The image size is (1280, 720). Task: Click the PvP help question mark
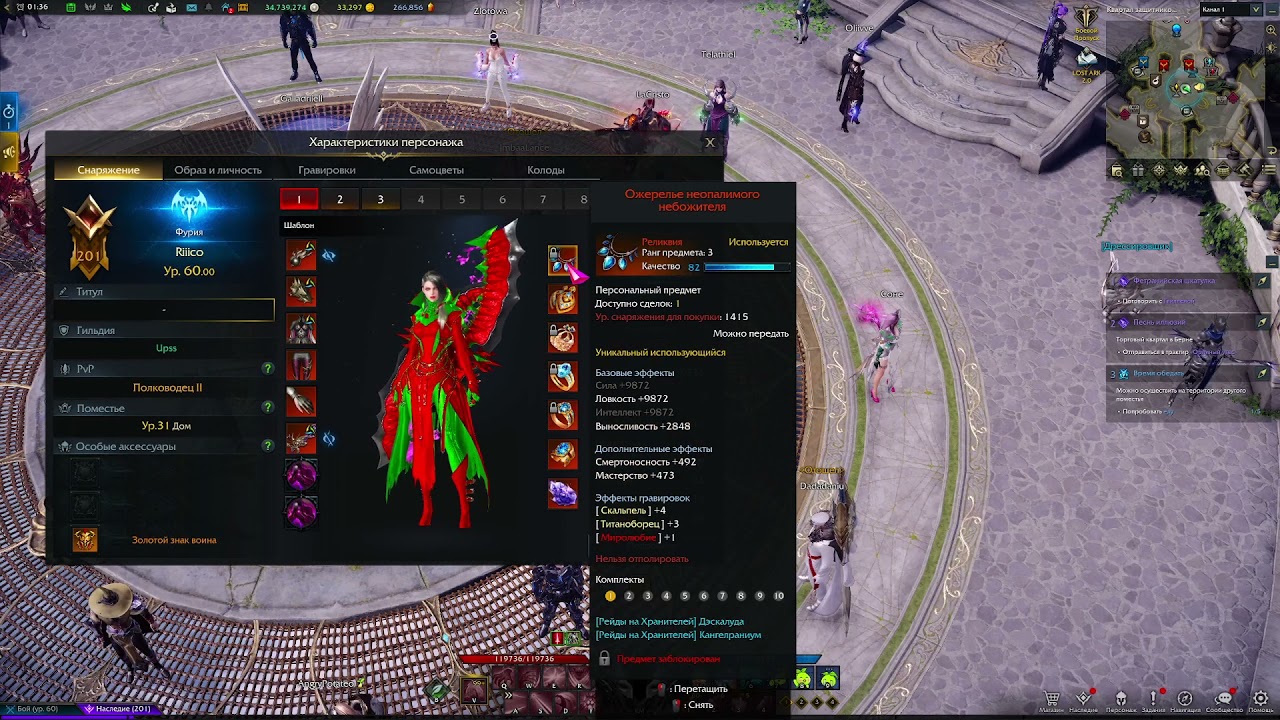267,369
